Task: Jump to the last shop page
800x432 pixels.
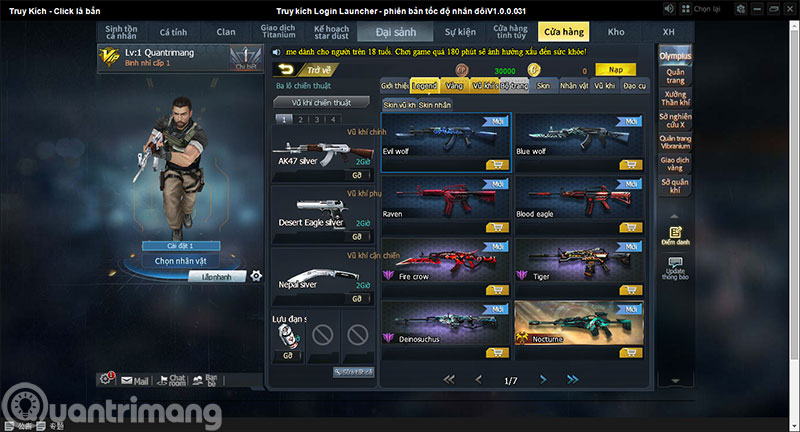Action: pos(573,380)
